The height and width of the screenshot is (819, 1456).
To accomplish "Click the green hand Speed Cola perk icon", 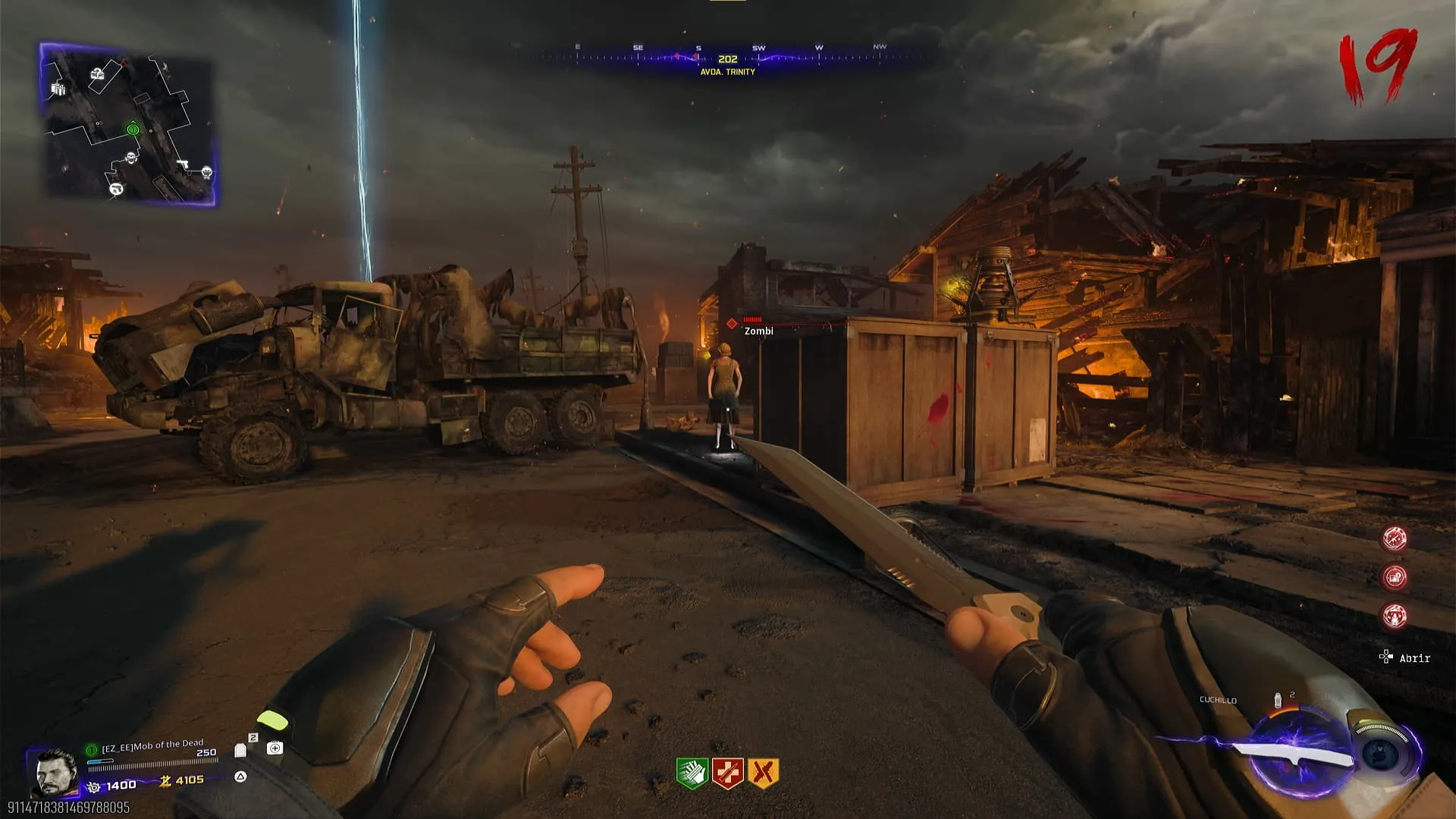I will pos(692,773).
